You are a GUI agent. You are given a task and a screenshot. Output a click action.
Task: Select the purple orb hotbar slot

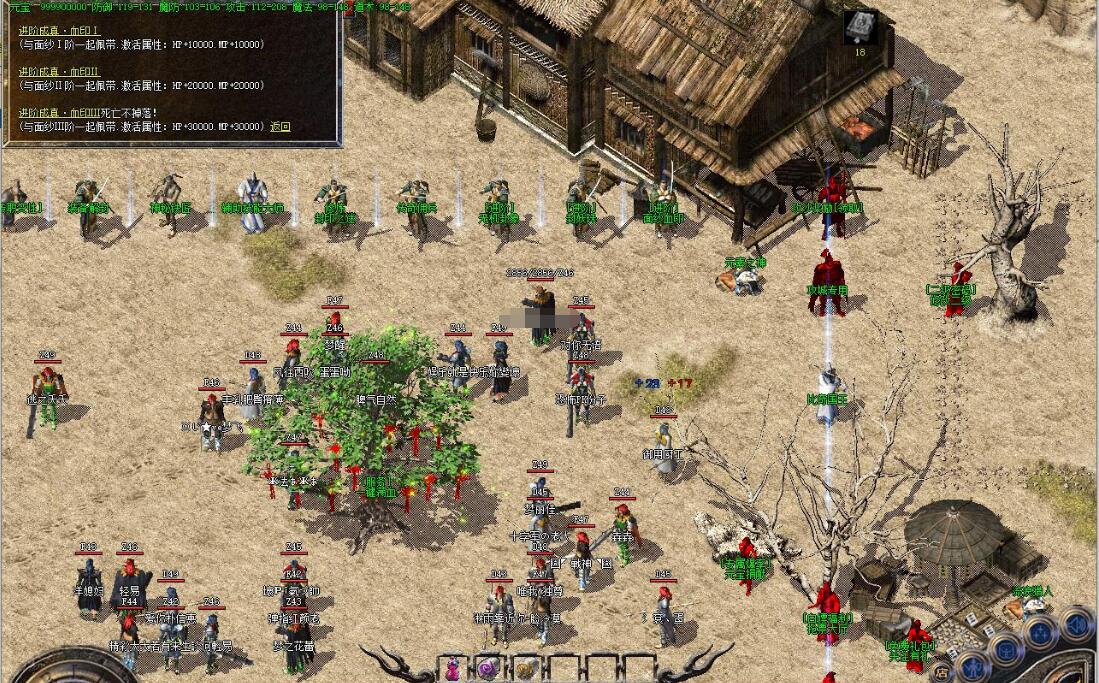click(x=488, y=668)
